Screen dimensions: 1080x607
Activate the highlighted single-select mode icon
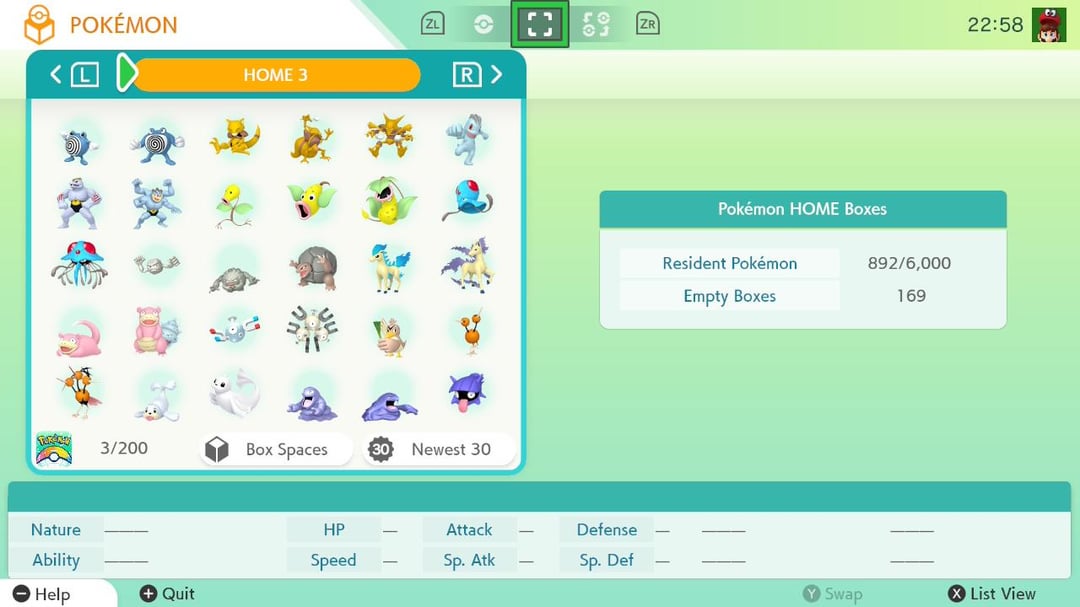[540, 24]
